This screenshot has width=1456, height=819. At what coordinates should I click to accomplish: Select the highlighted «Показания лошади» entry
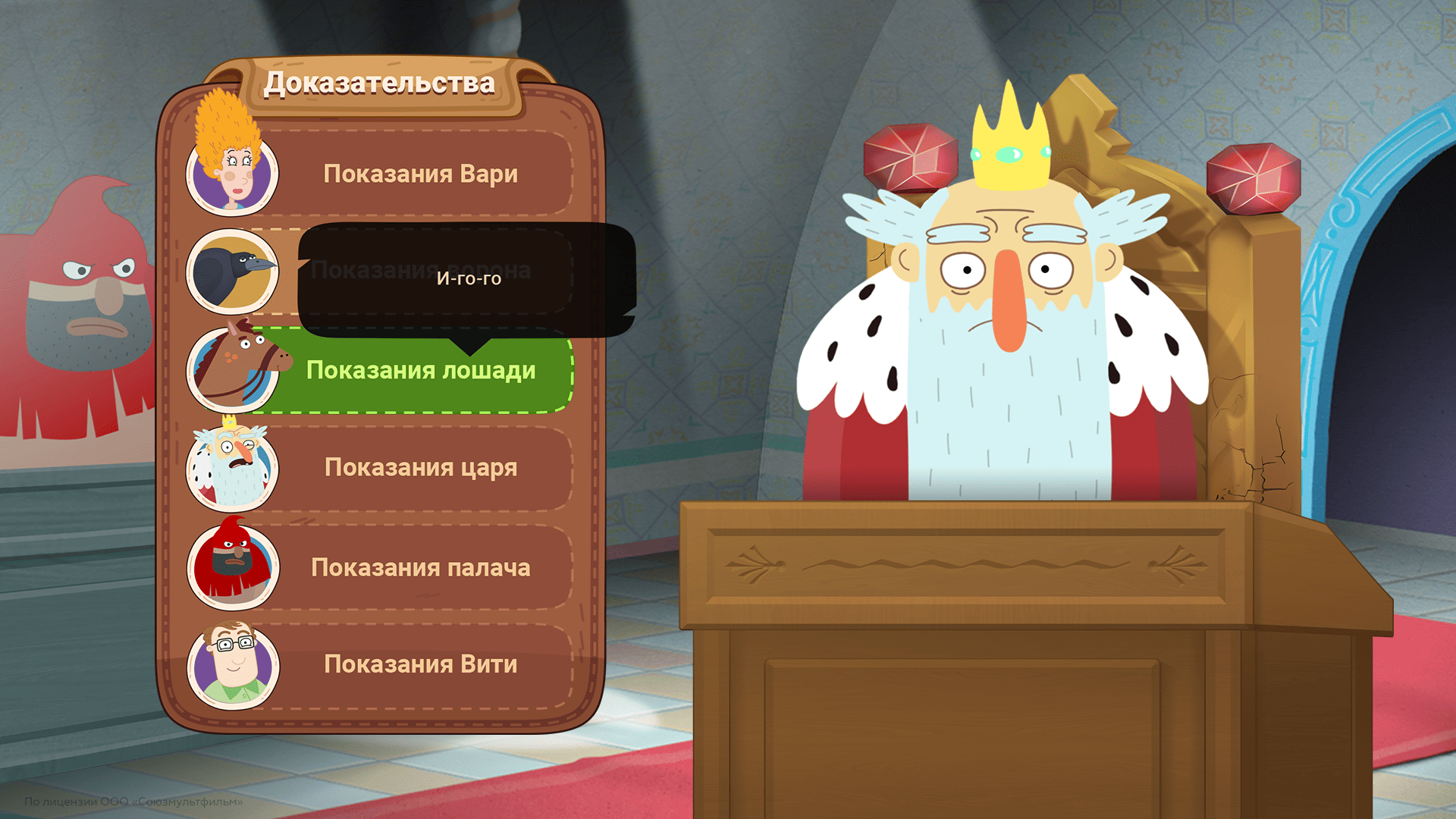421,371
